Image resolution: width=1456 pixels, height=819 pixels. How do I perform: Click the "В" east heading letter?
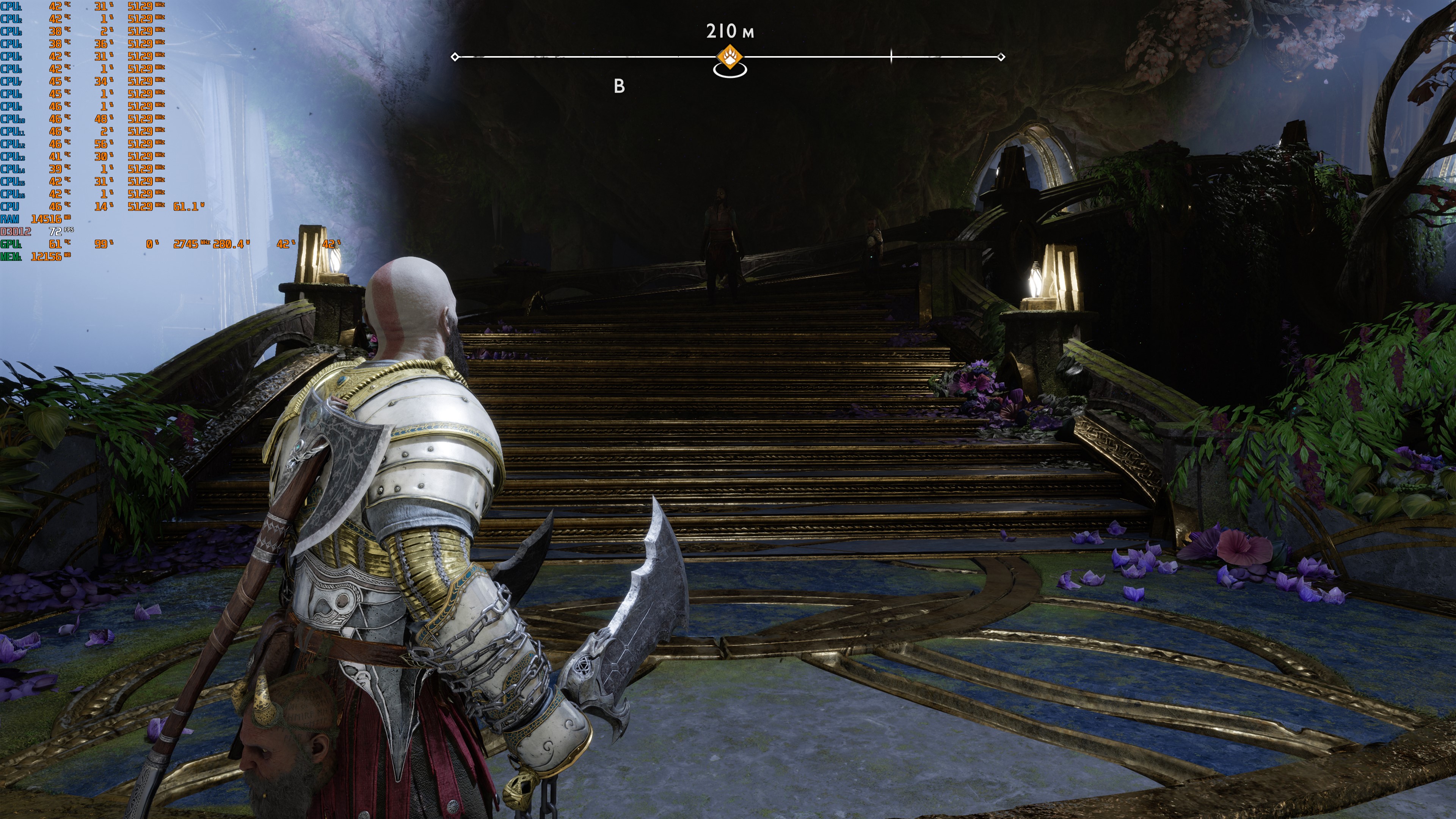619,86
